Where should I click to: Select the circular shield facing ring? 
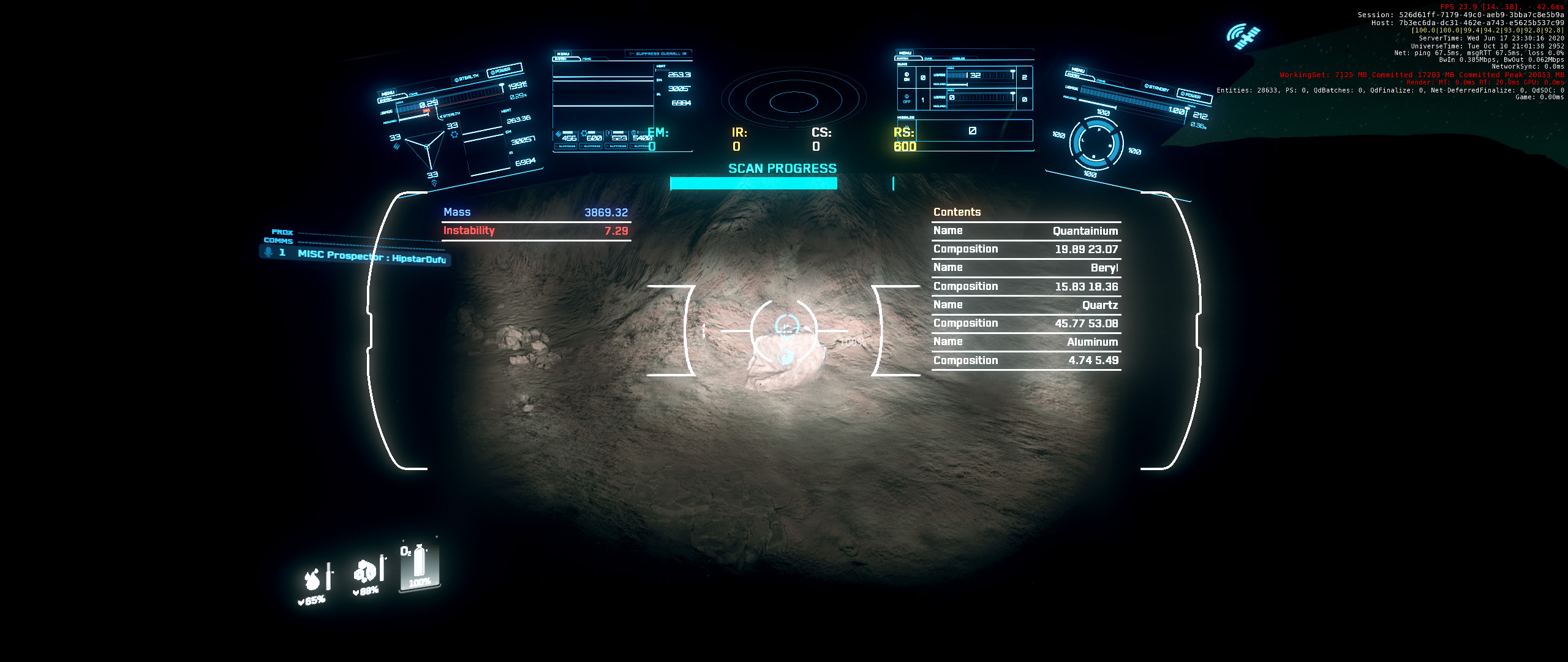(x=1096, y=143)
